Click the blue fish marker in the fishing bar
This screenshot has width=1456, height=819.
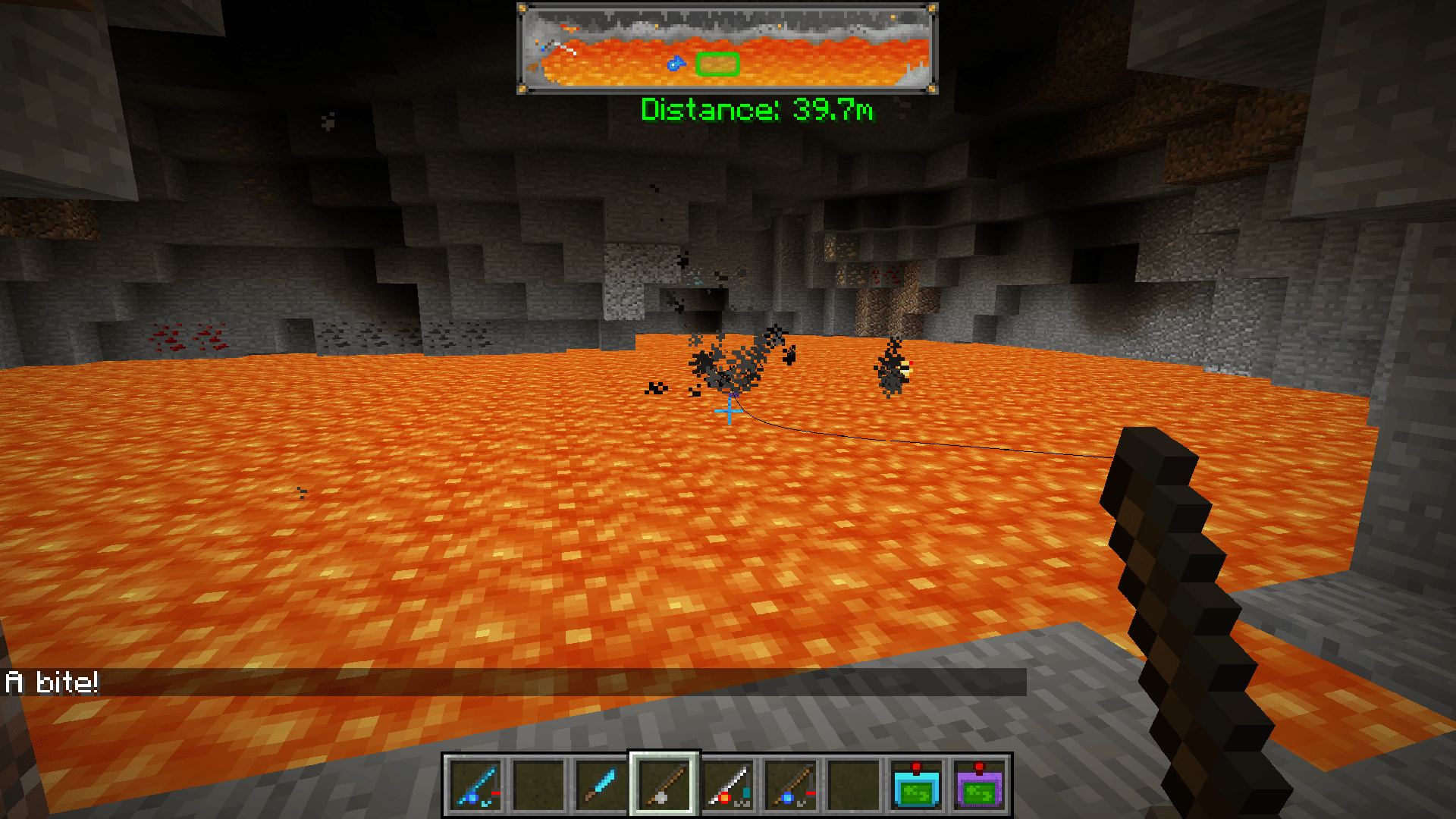[675, 64]
